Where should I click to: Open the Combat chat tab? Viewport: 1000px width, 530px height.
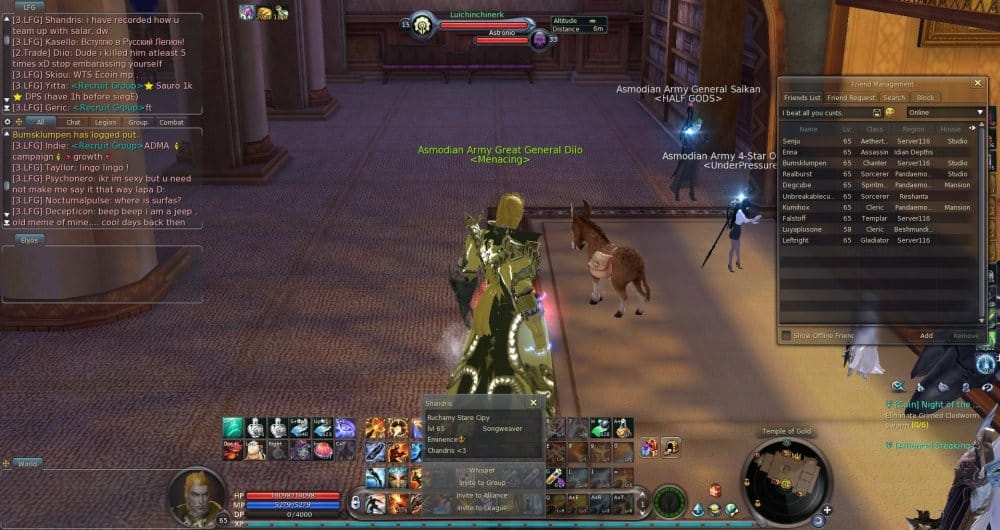pos(171,122)
